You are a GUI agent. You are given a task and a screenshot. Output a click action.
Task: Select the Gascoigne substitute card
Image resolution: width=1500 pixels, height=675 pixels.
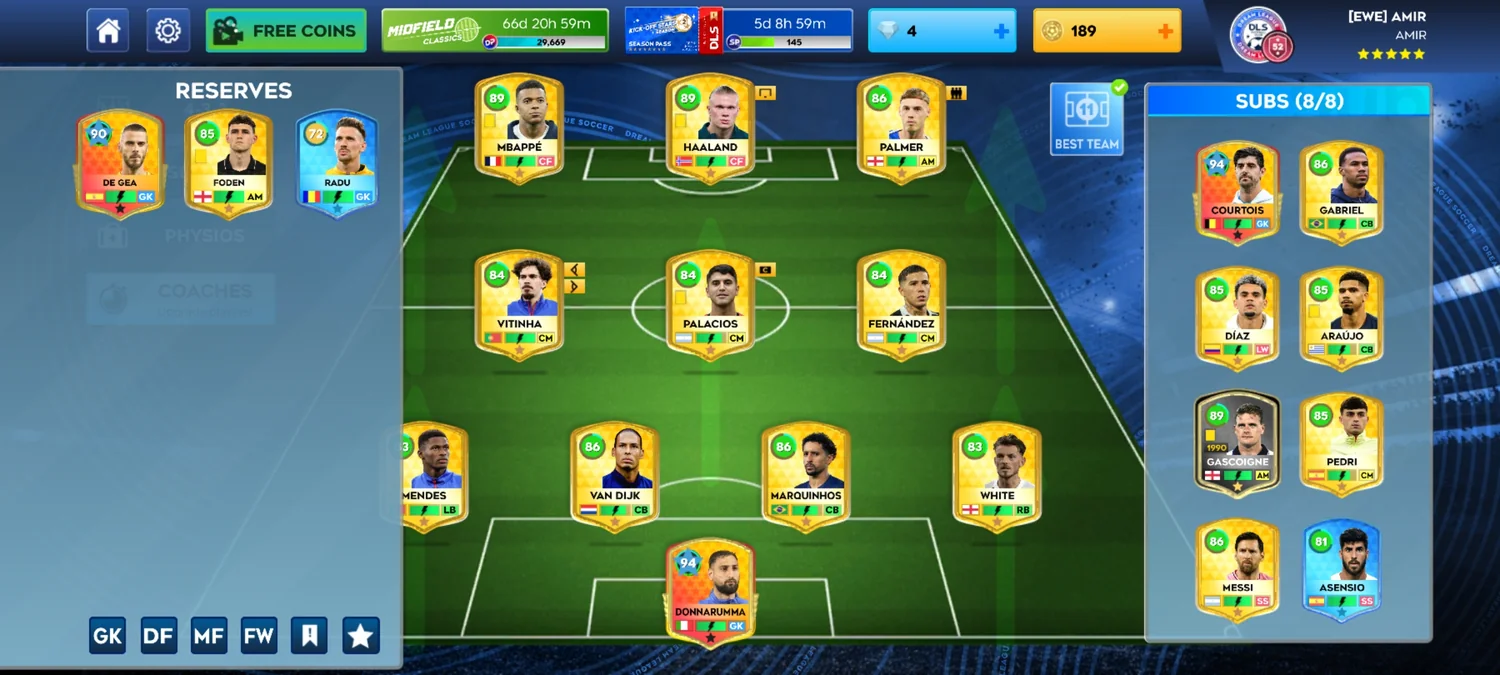(x=1237, y=442)
